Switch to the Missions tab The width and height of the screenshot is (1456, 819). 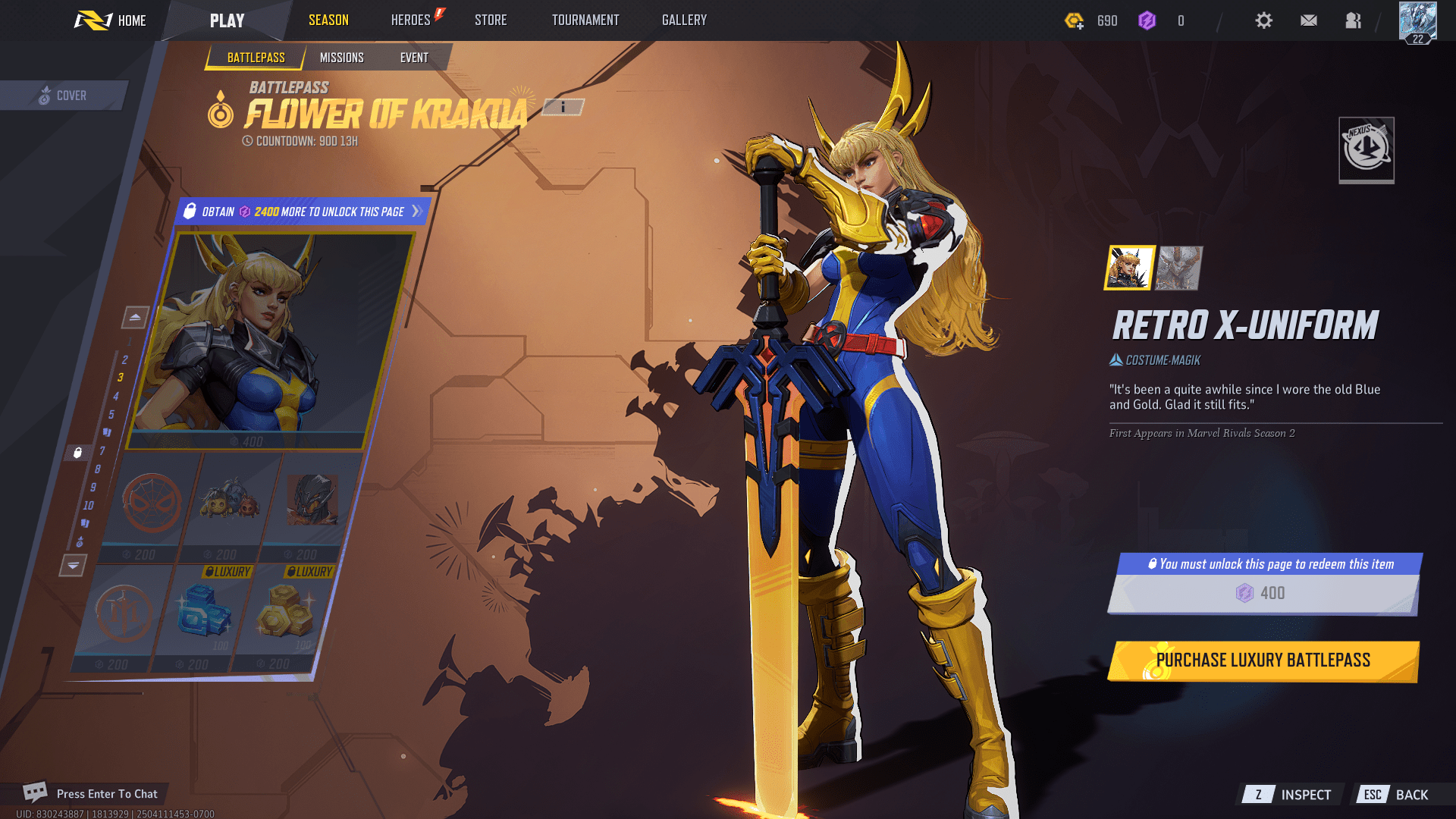341,58
